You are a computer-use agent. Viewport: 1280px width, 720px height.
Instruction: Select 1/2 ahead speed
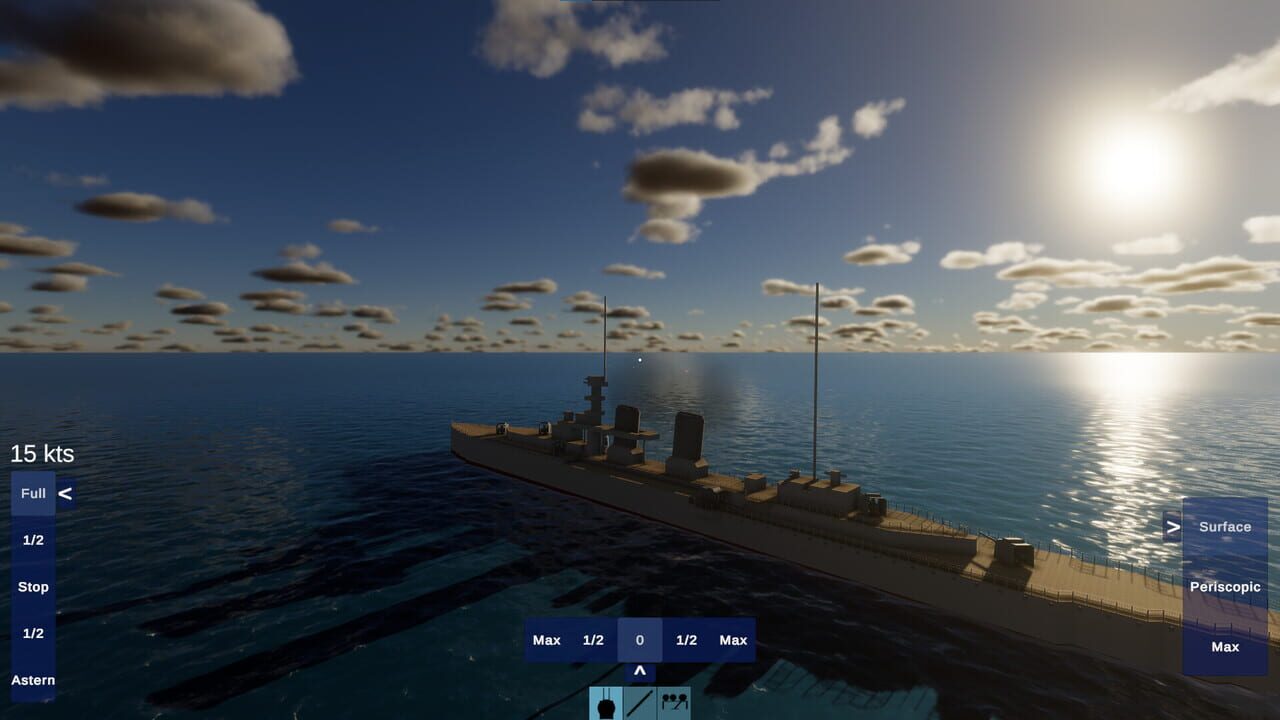pos(33,540)
